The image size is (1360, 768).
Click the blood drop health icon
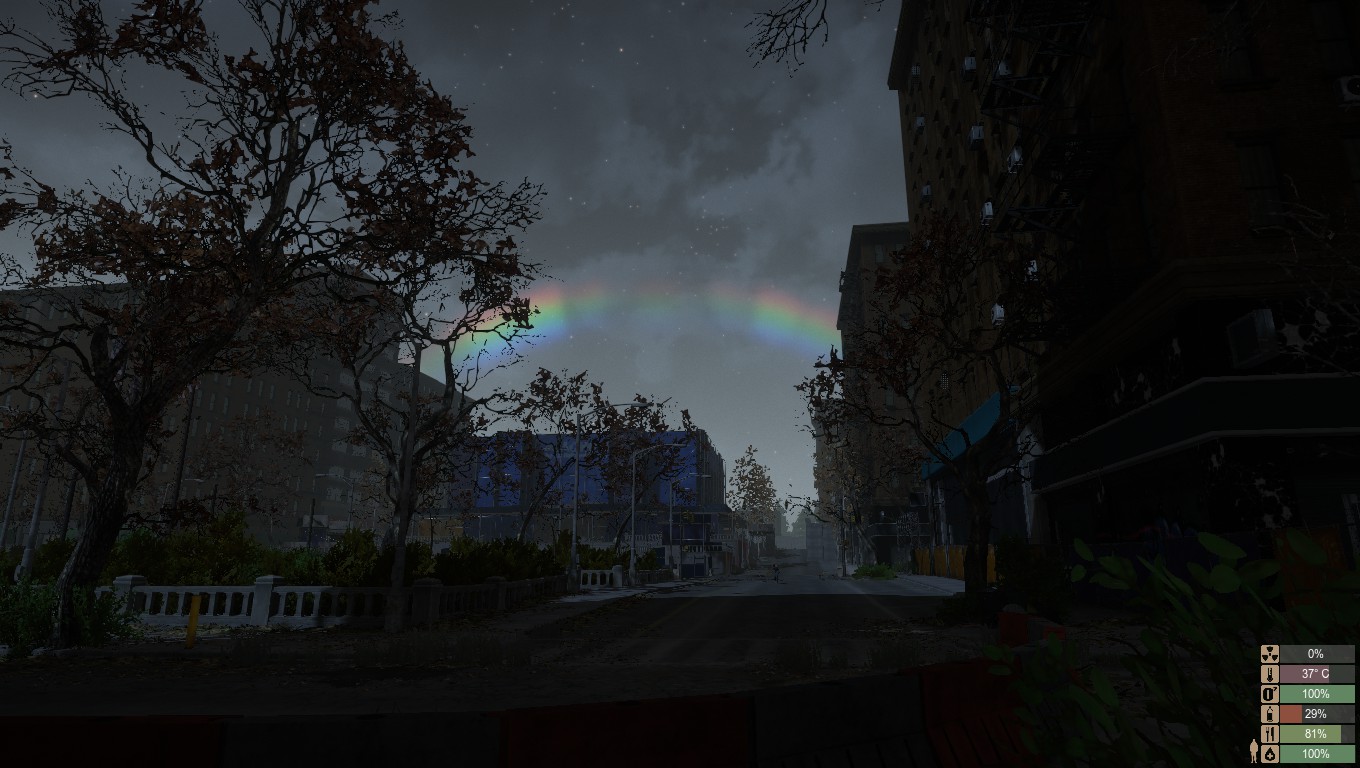tap(1270, 753)
